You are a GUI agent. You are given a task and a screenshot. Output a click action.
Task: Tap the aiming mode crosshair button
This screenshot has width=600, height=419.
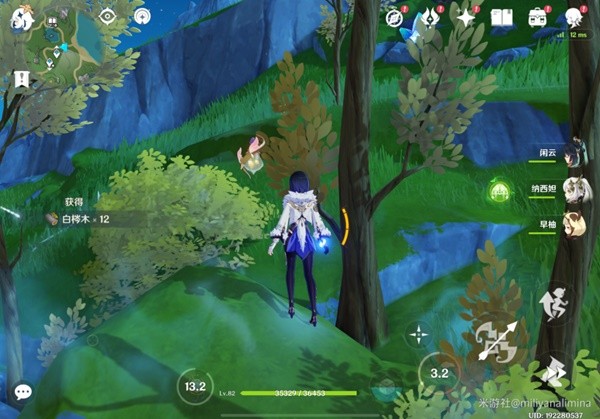pyautogui.click(x=418, y=334)
